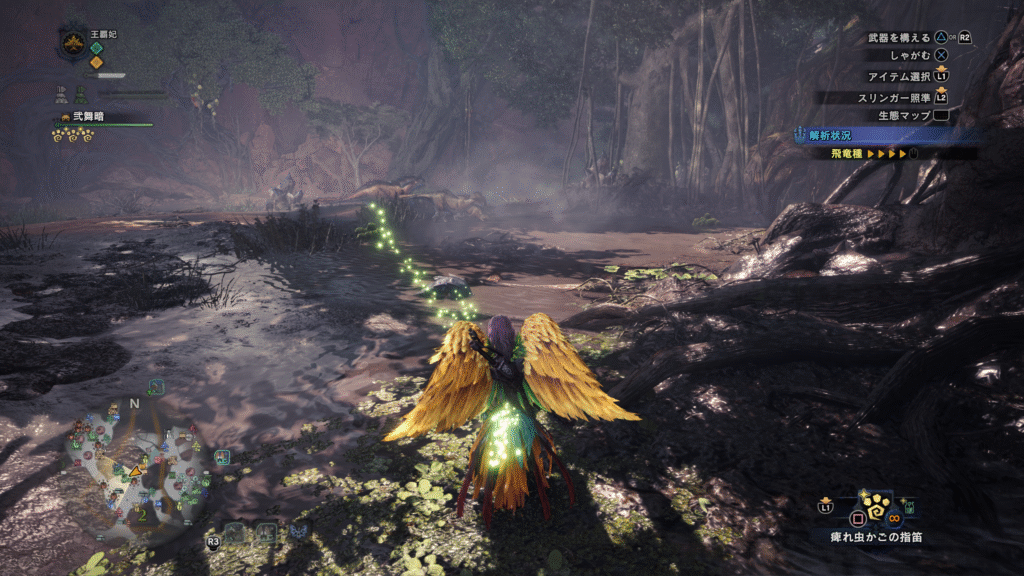Open the 解析状況 research status banner
Screen dimensions: 1024x576
[833, 135]
